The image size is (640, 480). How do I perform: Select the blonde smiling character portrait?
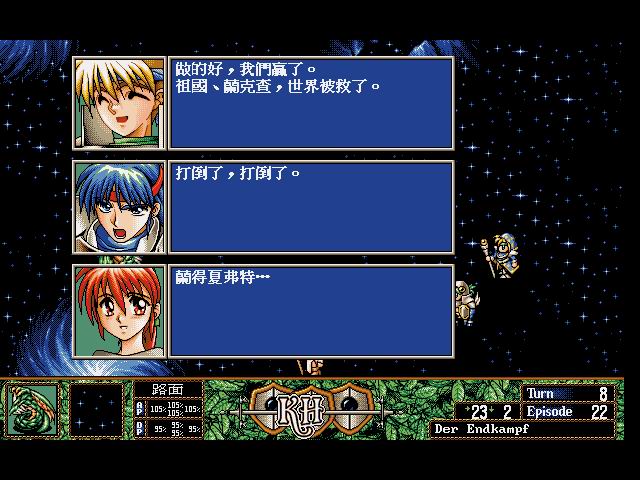(119, 103)
